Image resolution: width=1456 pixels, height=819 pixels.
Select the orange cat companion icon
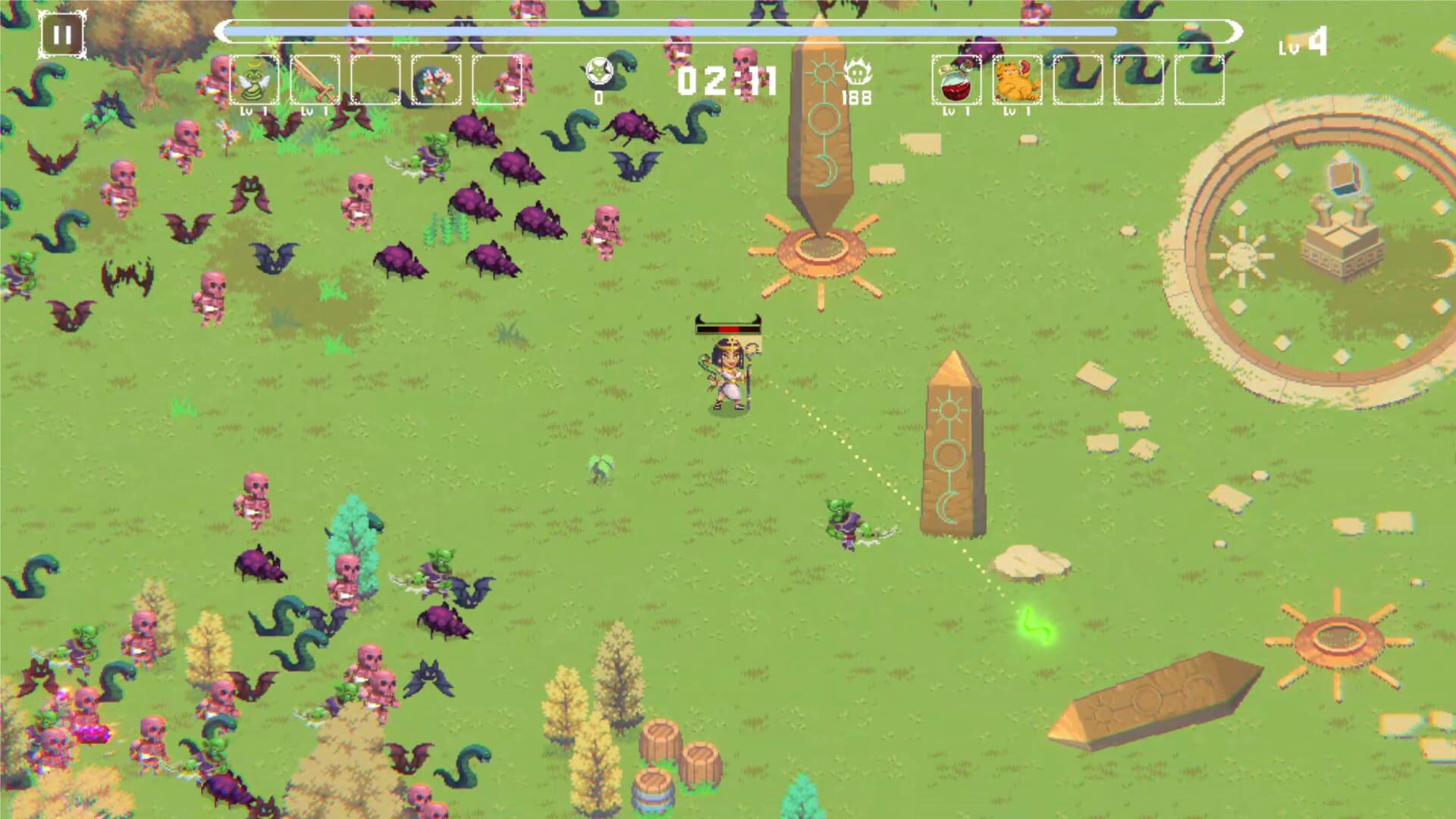[1016, 80]
